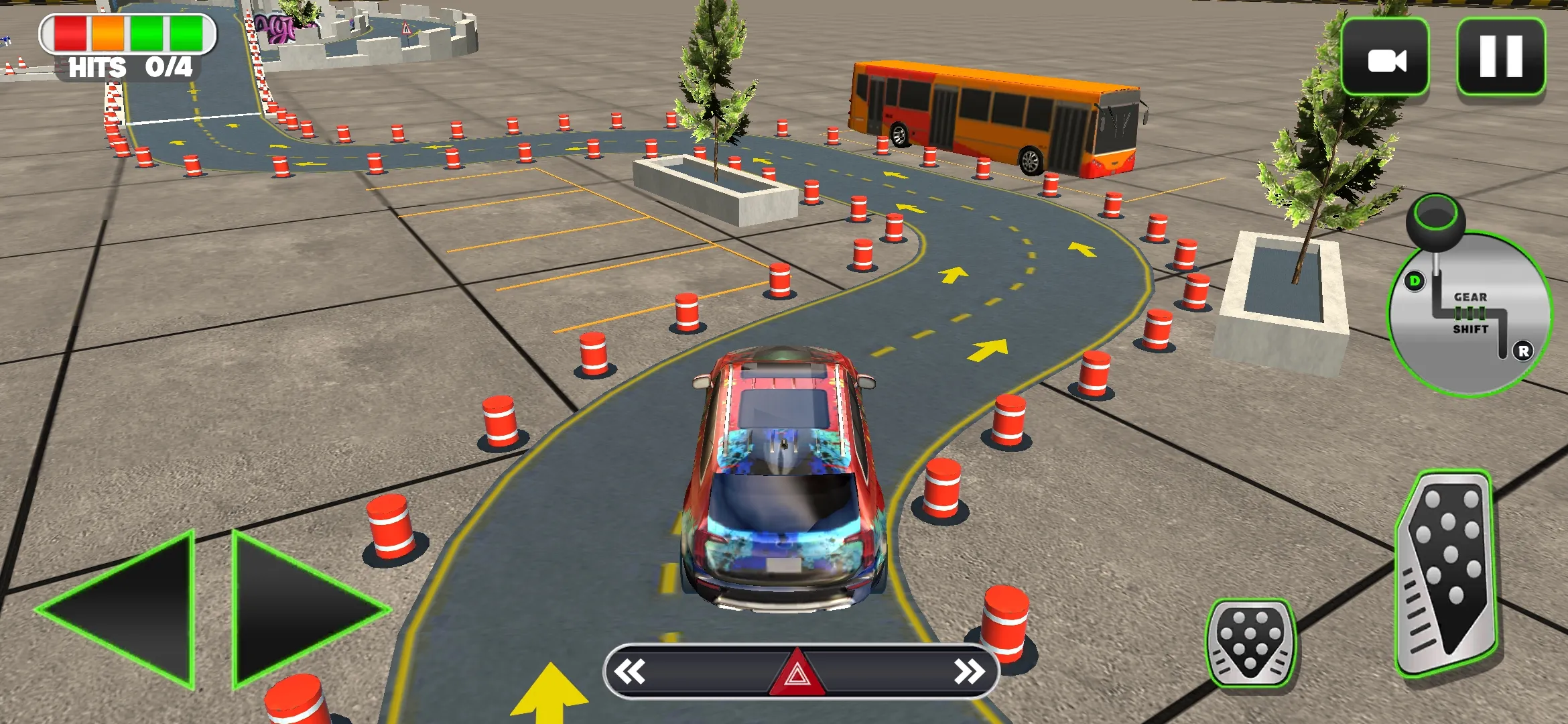Tap the brake pedal
The image size is (1568, 724).
(1250, 644)
